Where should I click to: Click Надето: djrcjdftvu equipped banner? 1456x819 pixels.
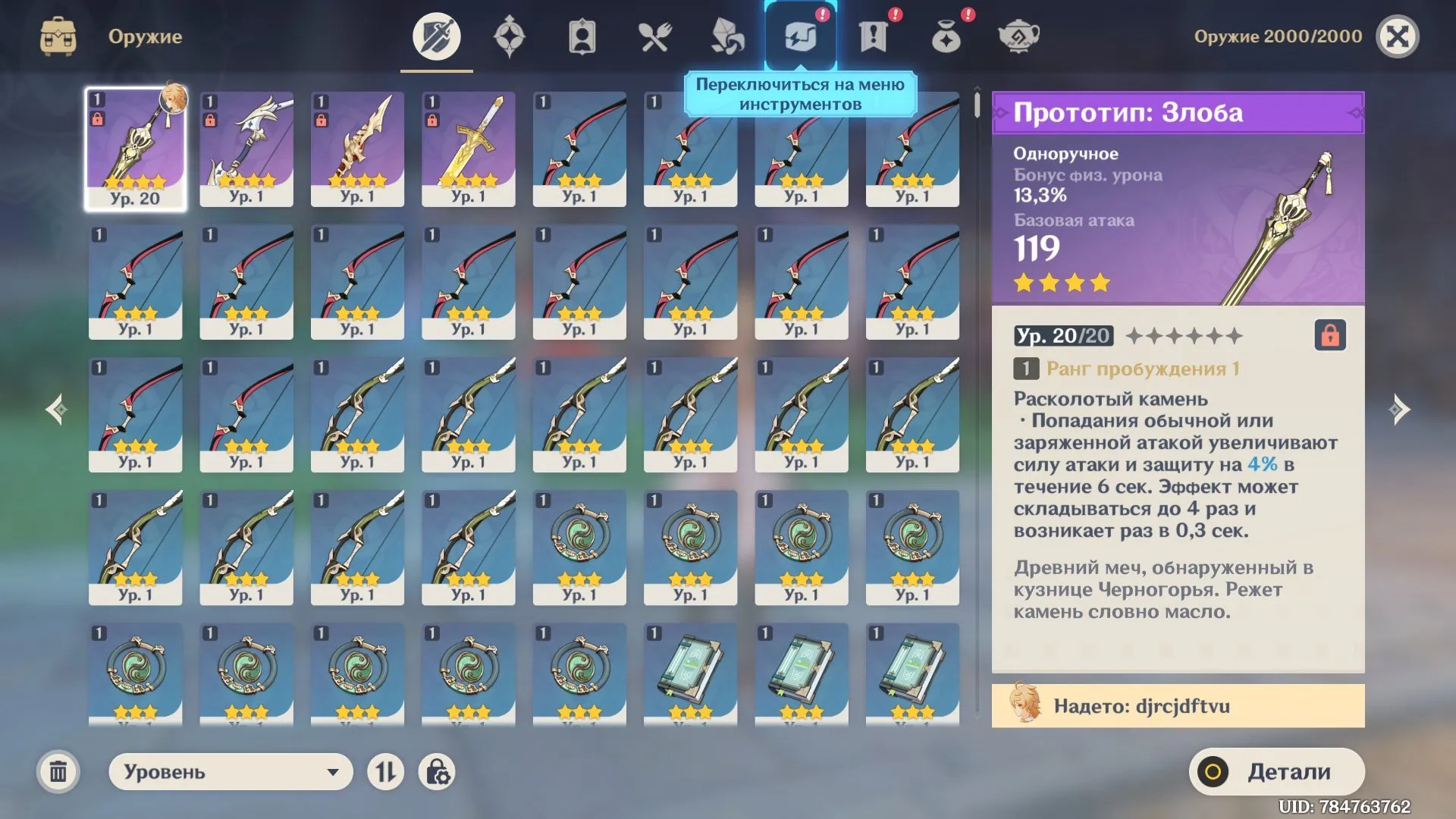click(1177, 705)
